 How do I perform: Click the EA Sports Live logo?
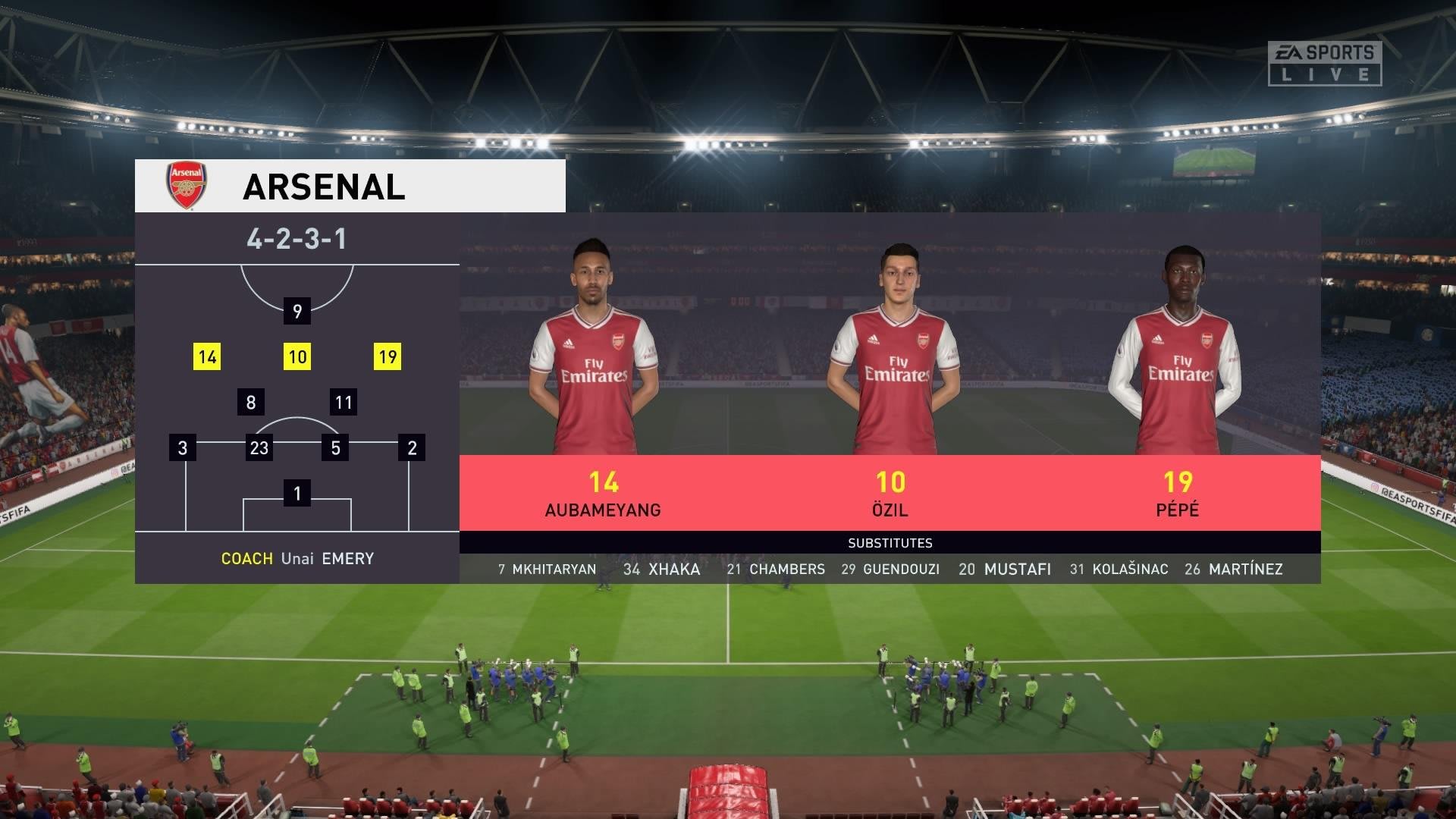(x=1324, y=63)
